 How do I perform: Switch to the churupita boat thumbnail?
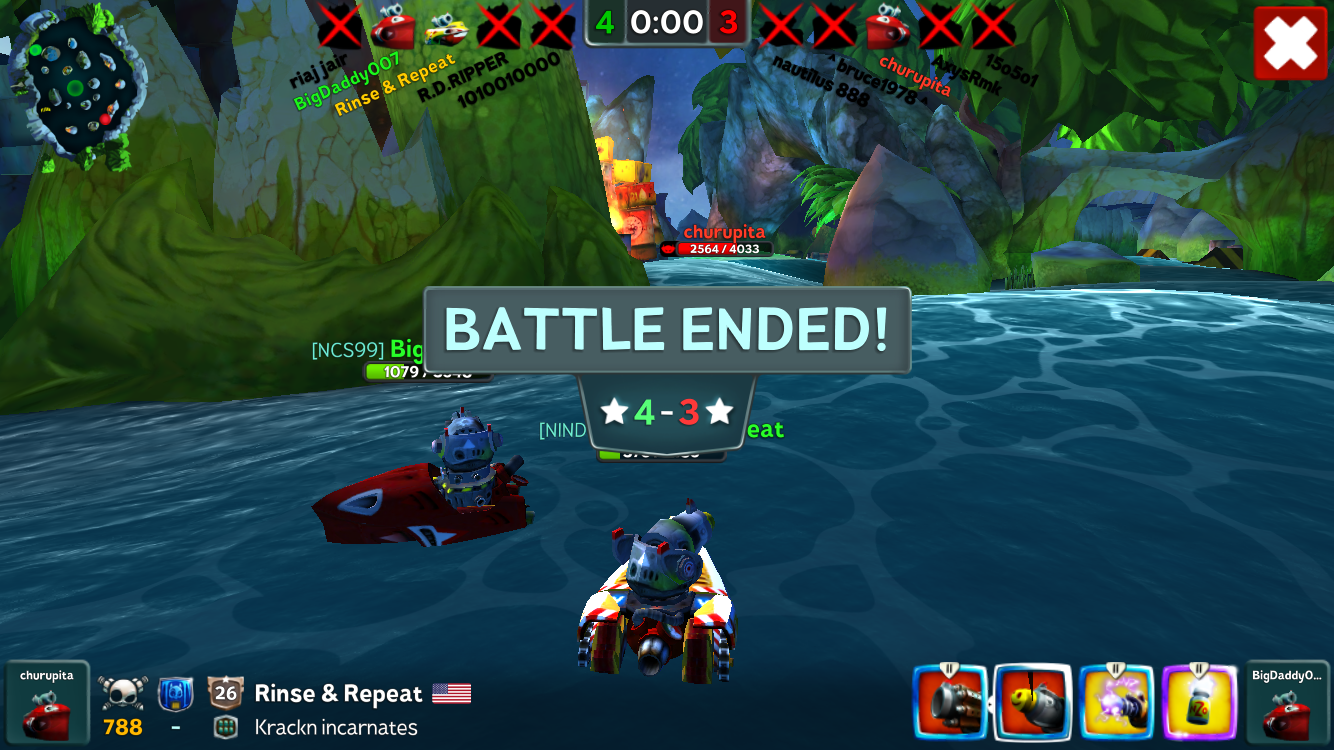pos(47,704)
